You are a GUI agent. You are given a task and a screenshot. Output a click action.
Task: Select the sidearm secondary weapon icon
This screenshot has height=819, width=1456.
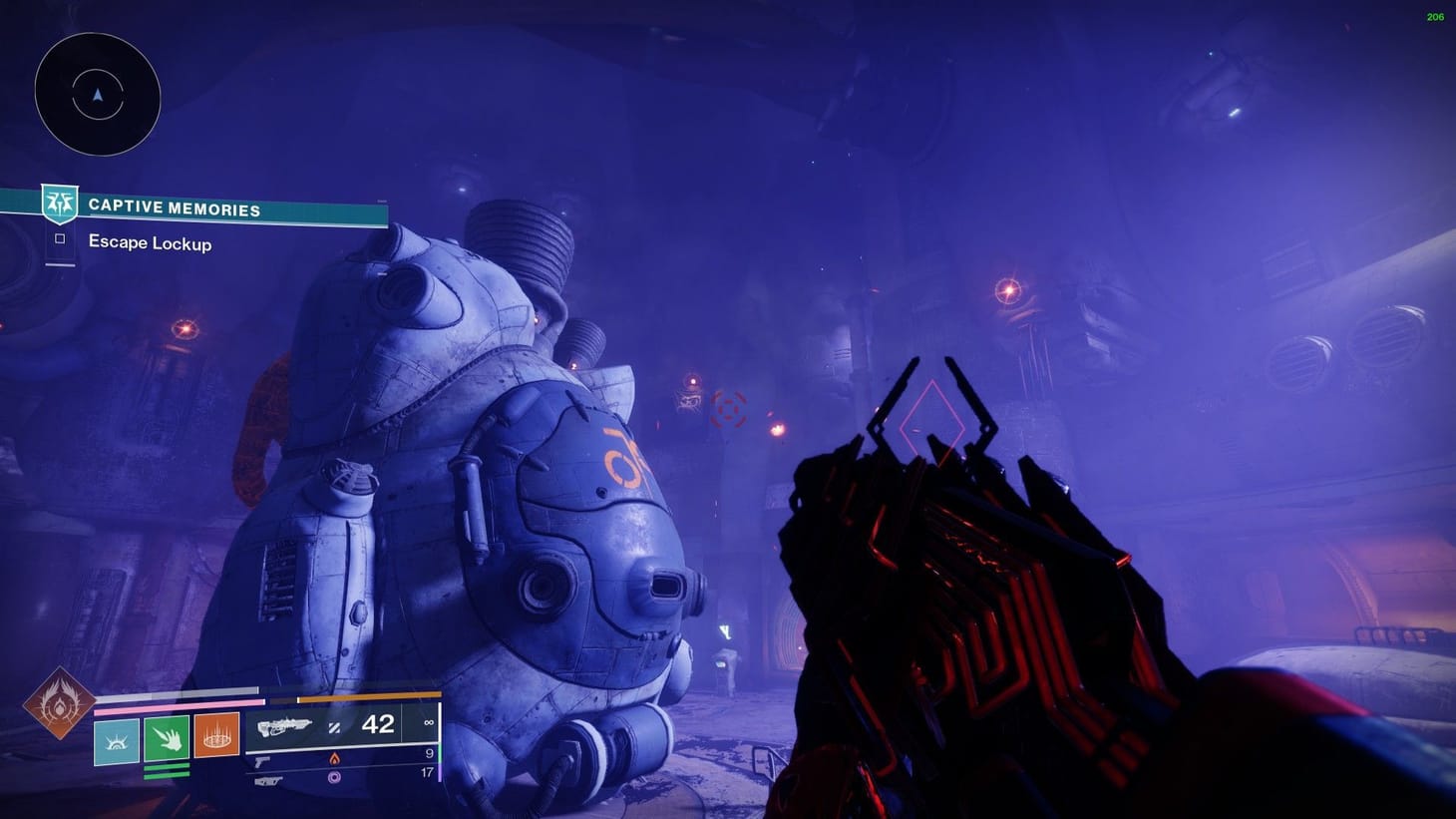[x=261, y=760]
